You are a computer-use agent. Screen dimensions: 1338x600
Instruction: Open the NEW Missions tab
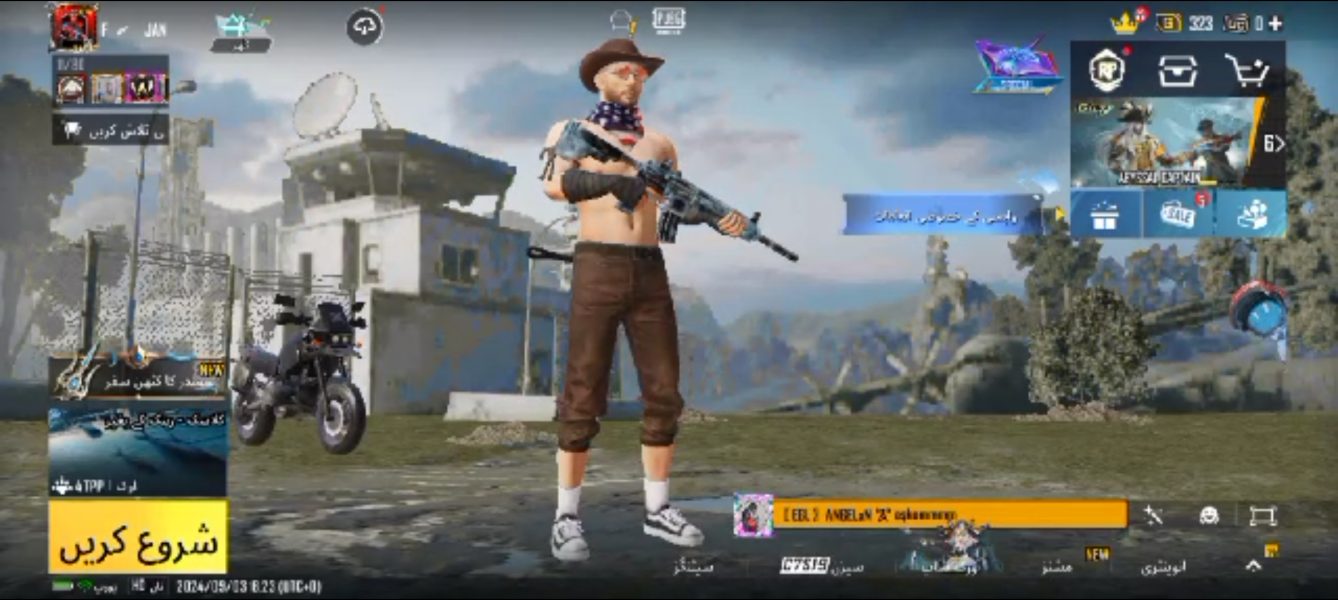coord(1058,566)
